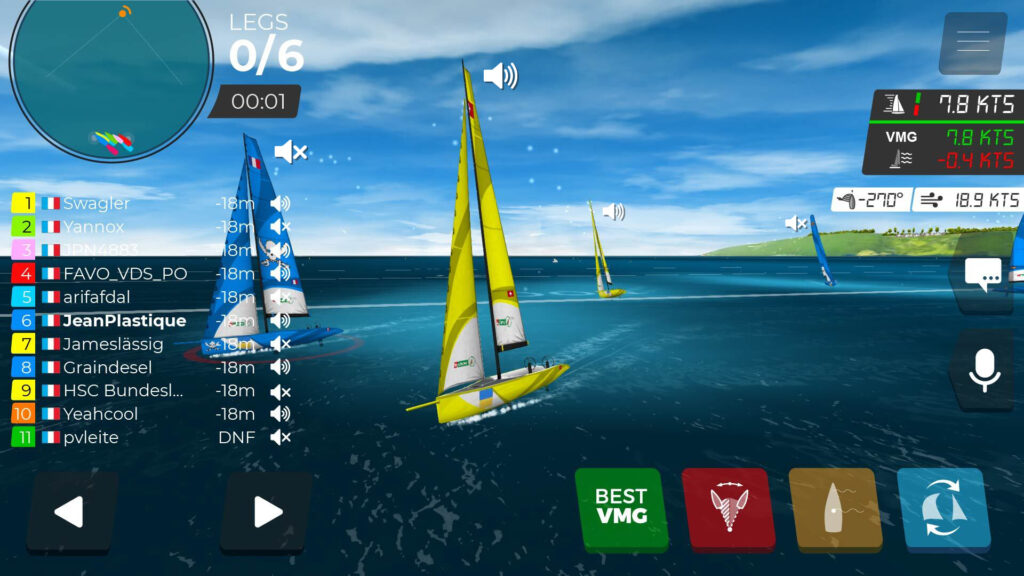Unmute Yannox in the player list
The height and width of the screenshot is (576, 1024).
point(280,227)
